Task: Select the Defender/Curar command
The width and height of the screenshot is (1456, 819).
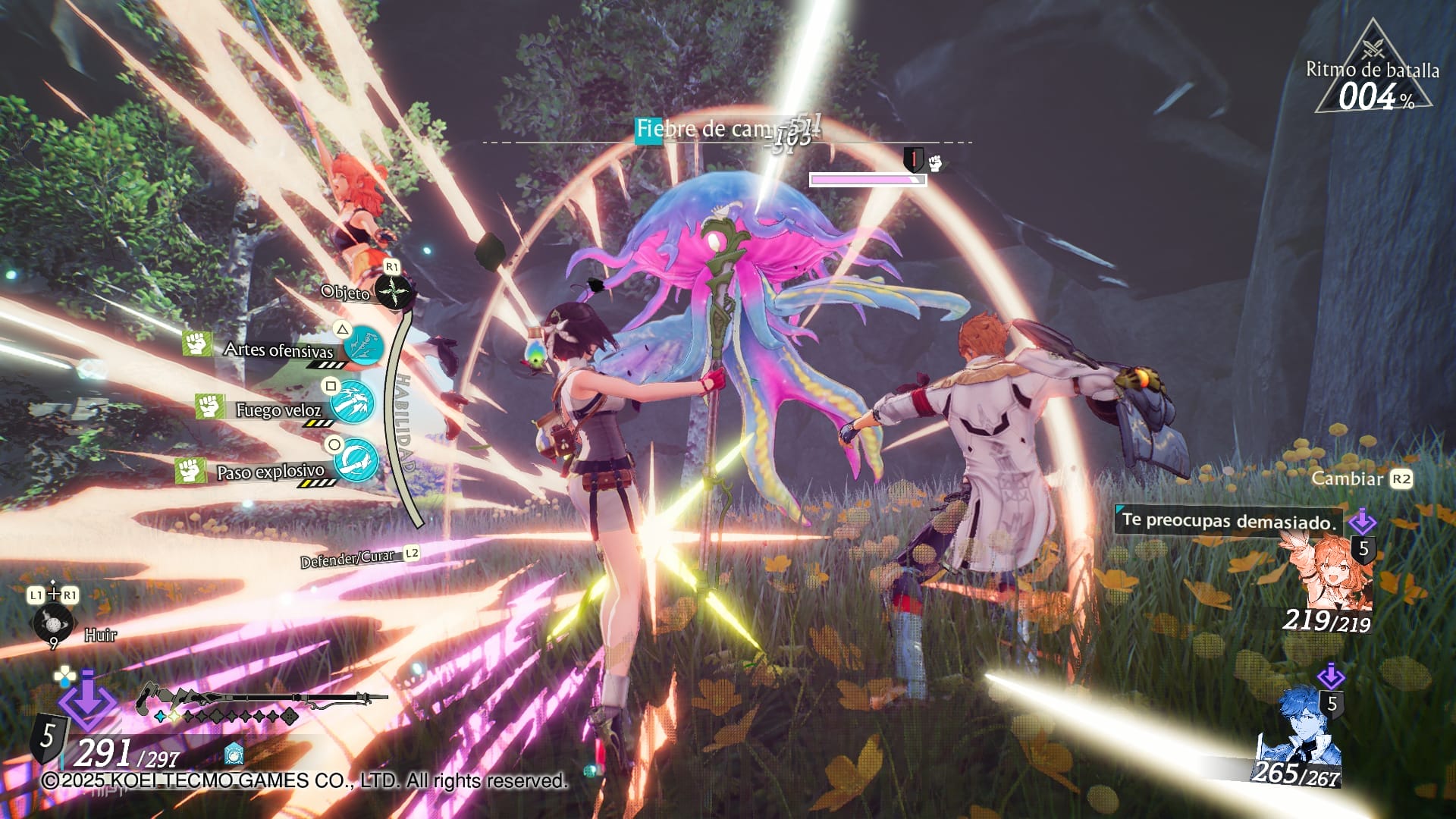Action: [350, 559]
